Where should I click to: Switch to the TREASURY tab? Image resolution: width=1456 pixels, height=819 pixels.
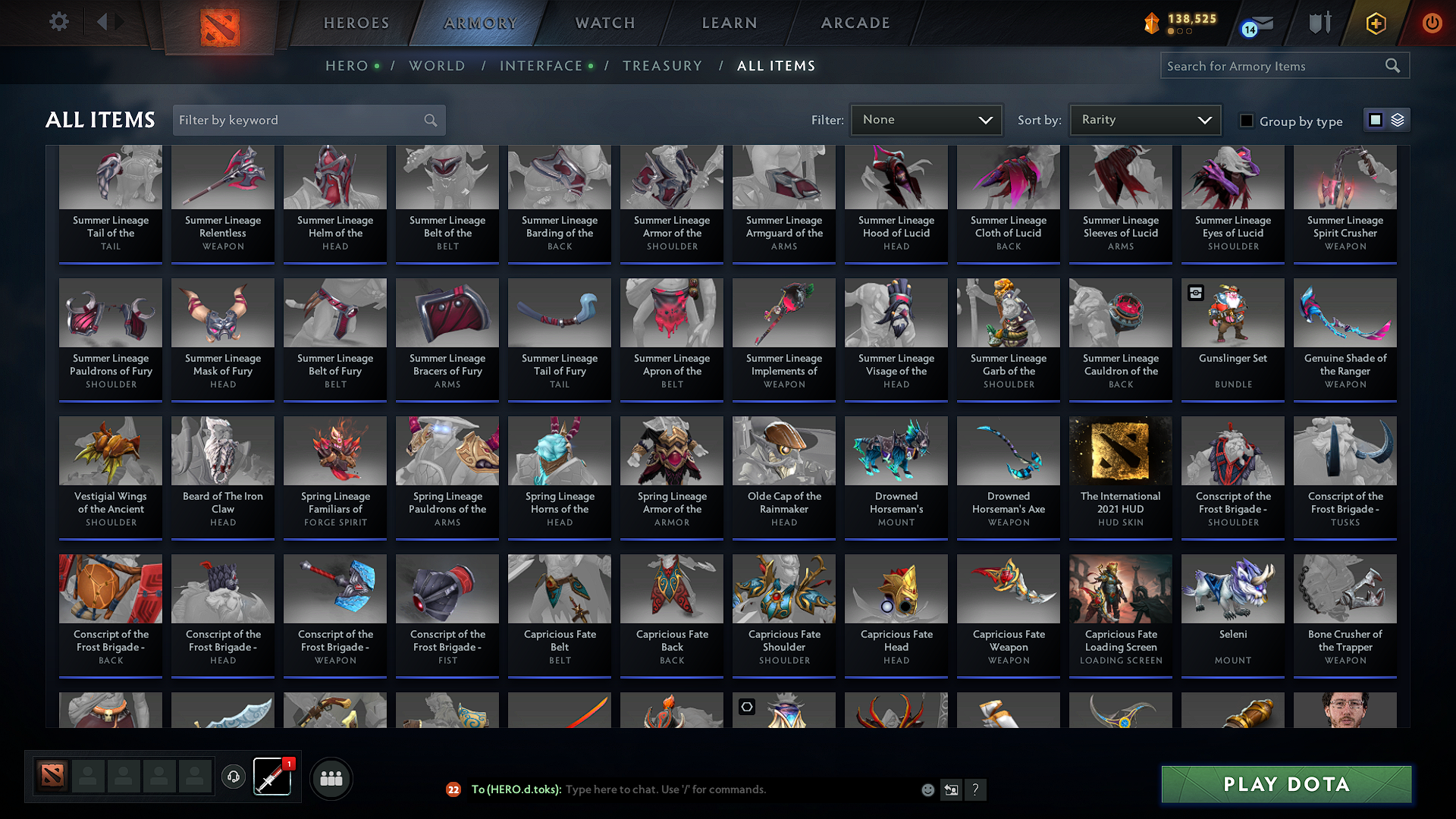click(x=662, y=65)
